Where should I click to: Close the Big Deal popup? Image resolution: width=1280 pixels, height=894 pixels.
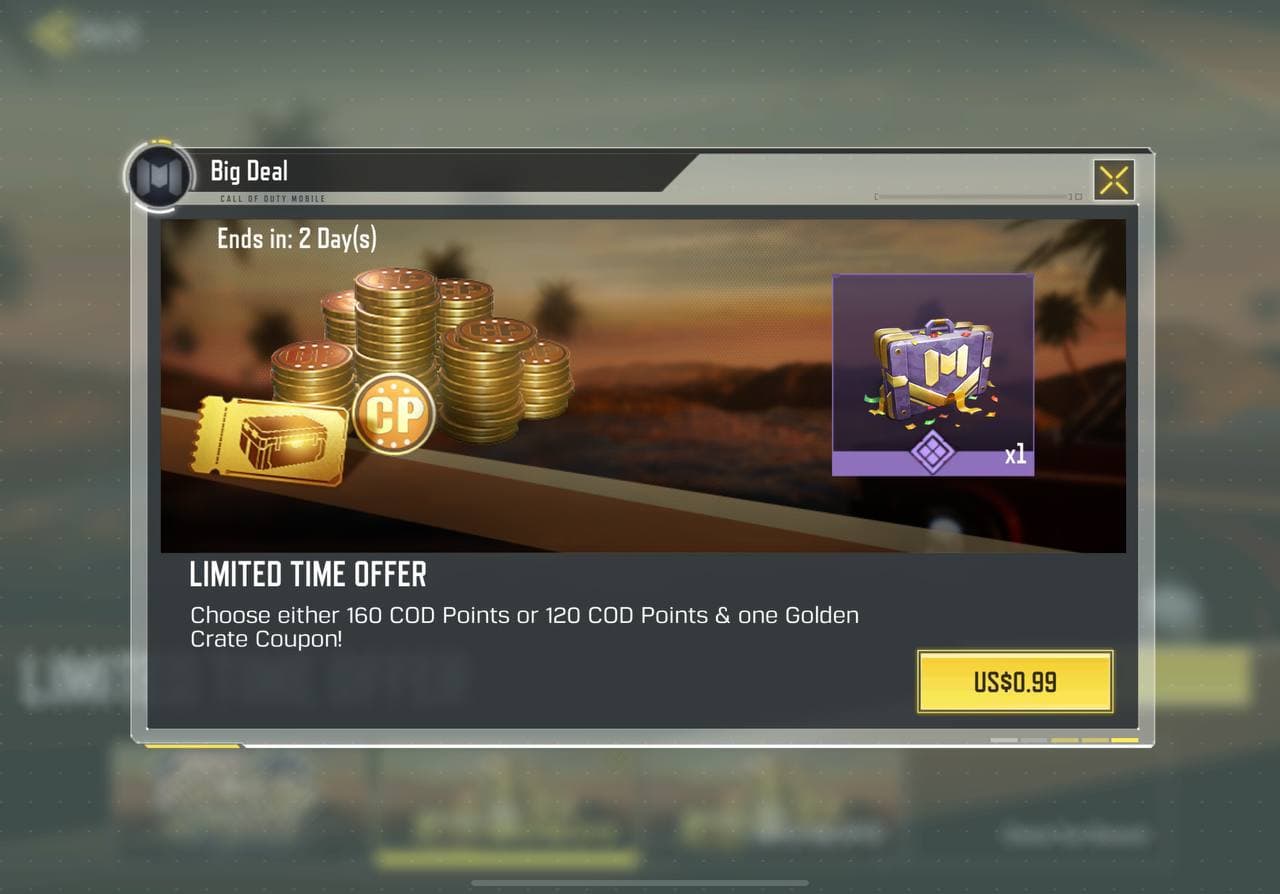click(1113, 181)
